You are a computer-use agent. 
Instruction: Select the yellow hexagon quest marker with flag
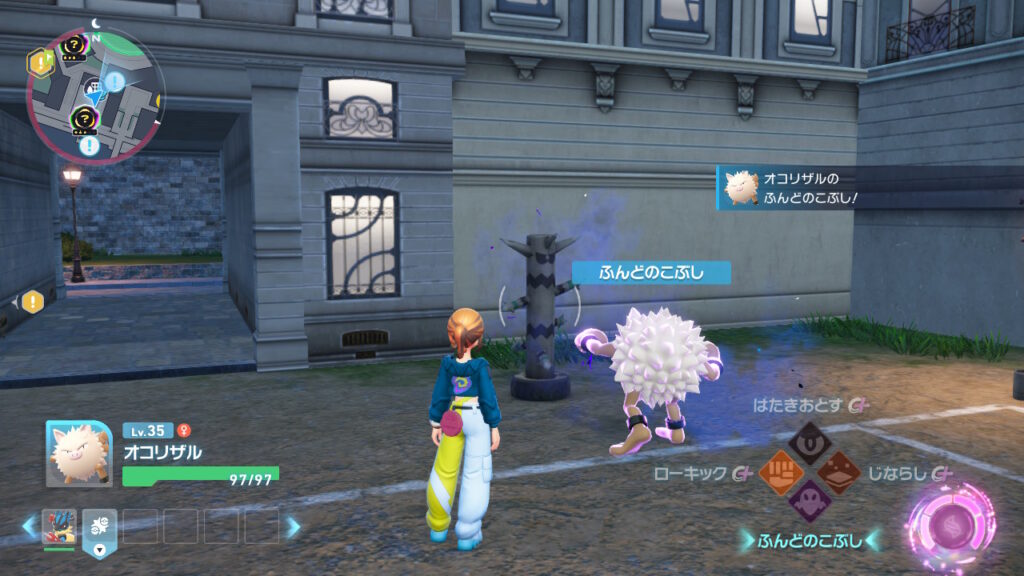39,63
